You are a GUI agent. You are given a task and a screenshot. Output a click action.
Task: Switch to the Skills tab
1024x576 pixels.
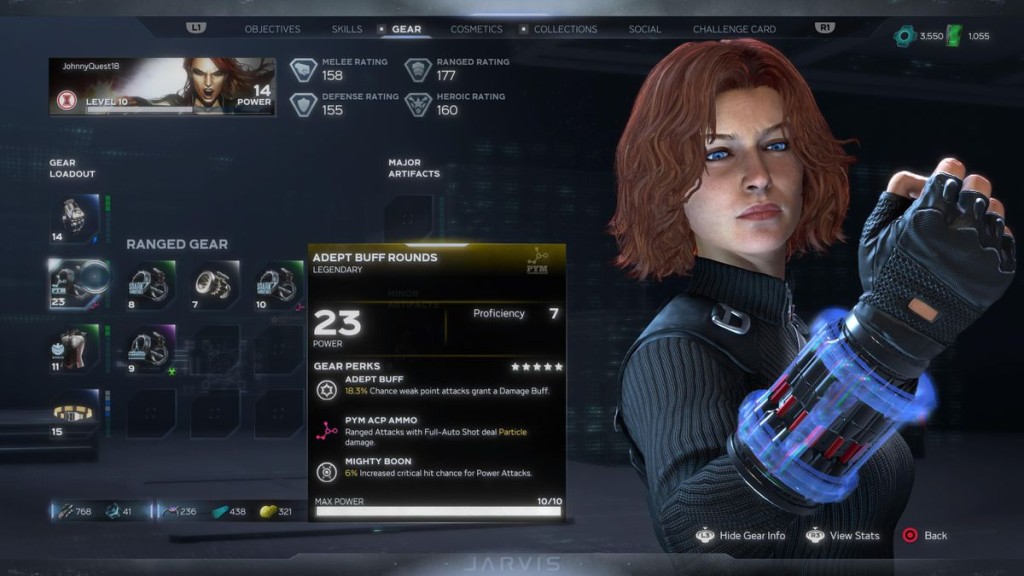click(347, 29)
